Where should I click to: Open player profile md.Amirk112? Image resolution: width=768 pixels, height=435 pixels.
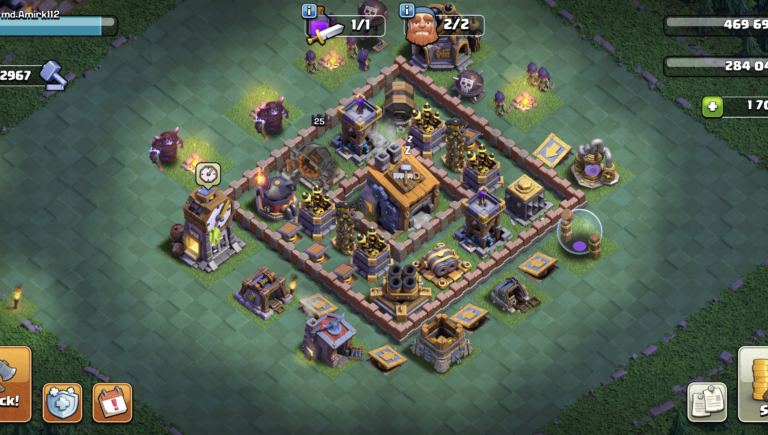[x=50, y=15]
